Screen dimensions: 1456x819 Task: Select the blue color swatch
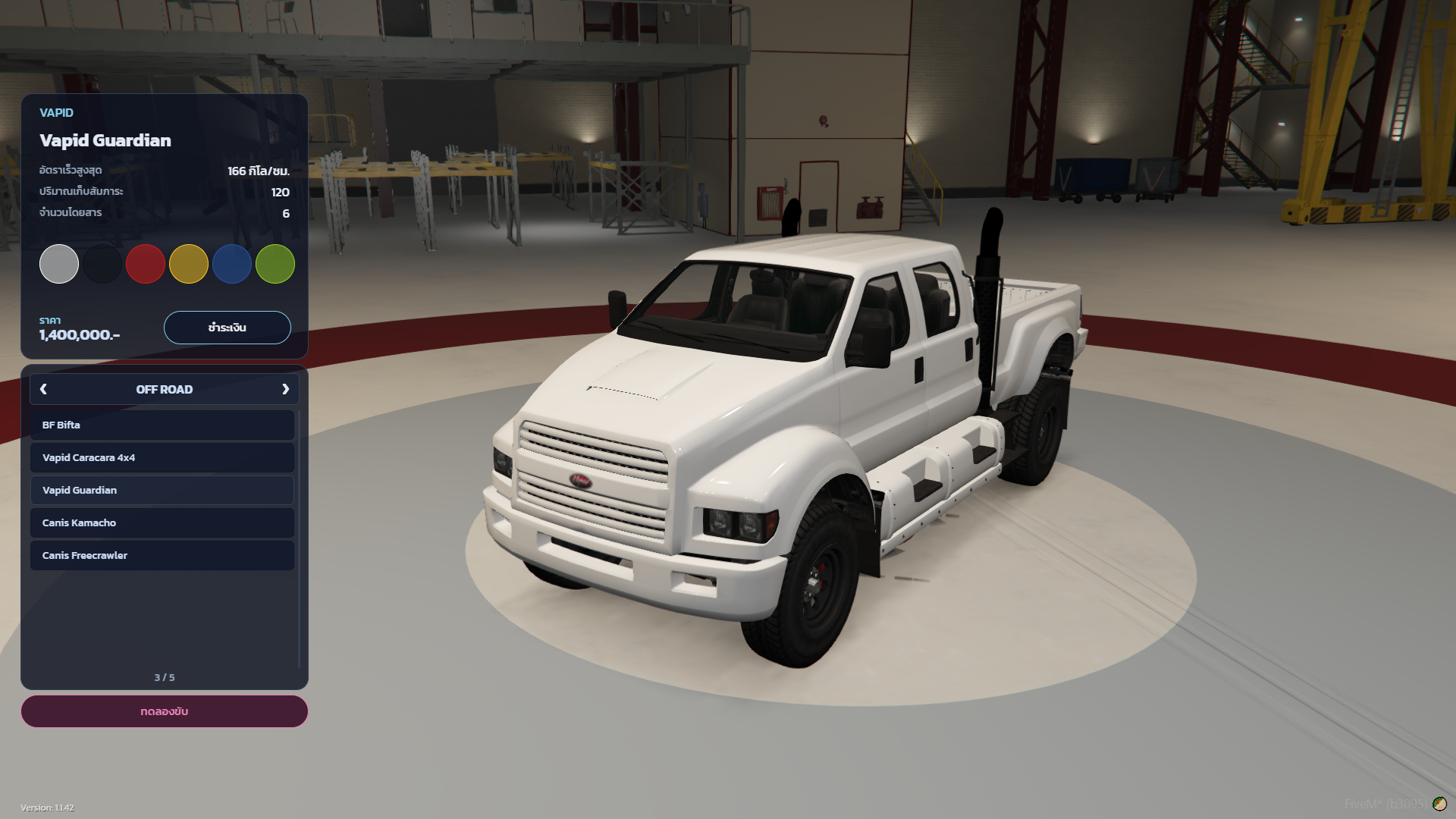(x=232, y=264)
